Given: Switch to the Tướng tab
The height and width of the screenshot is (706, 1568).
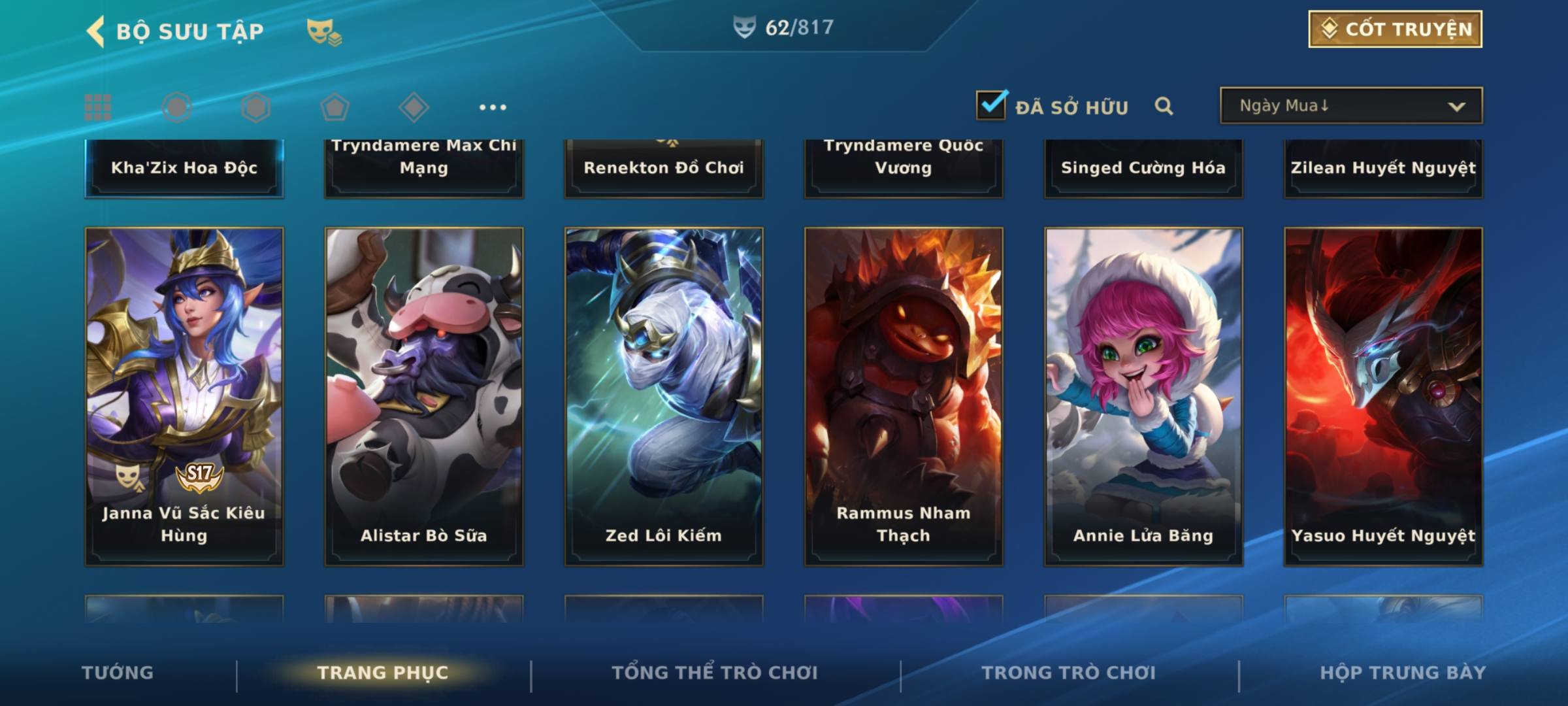Looking at the screenshot, I should [x=118, y=673].
